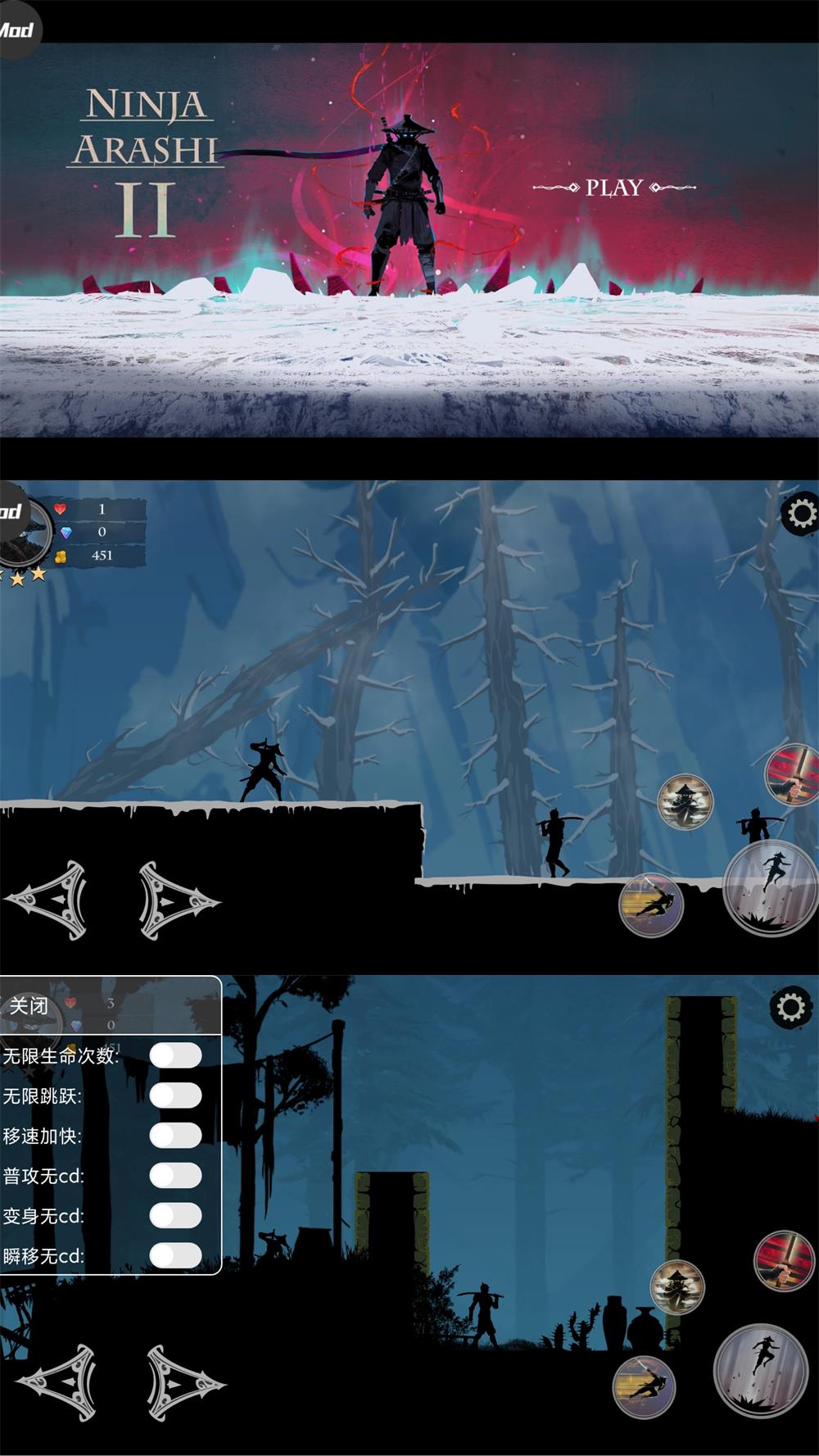This screenshot has width=819, height=1456.
Task: Turn on 移速加快 speed boost
Action: 175,1136
